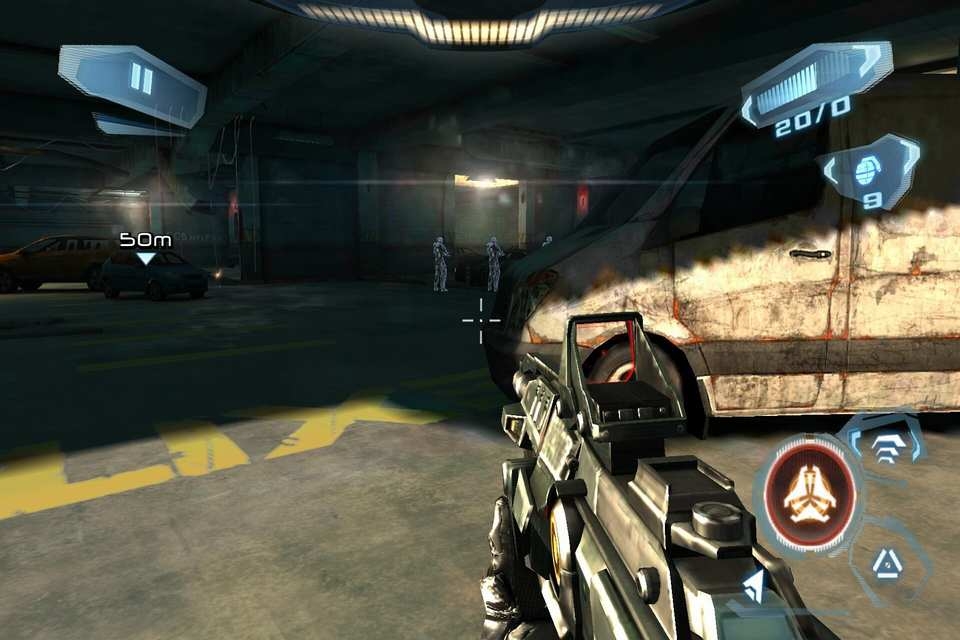Pause the game with the pause button
This screenshot has height=640, width=960.
click(x=141, y=79)
